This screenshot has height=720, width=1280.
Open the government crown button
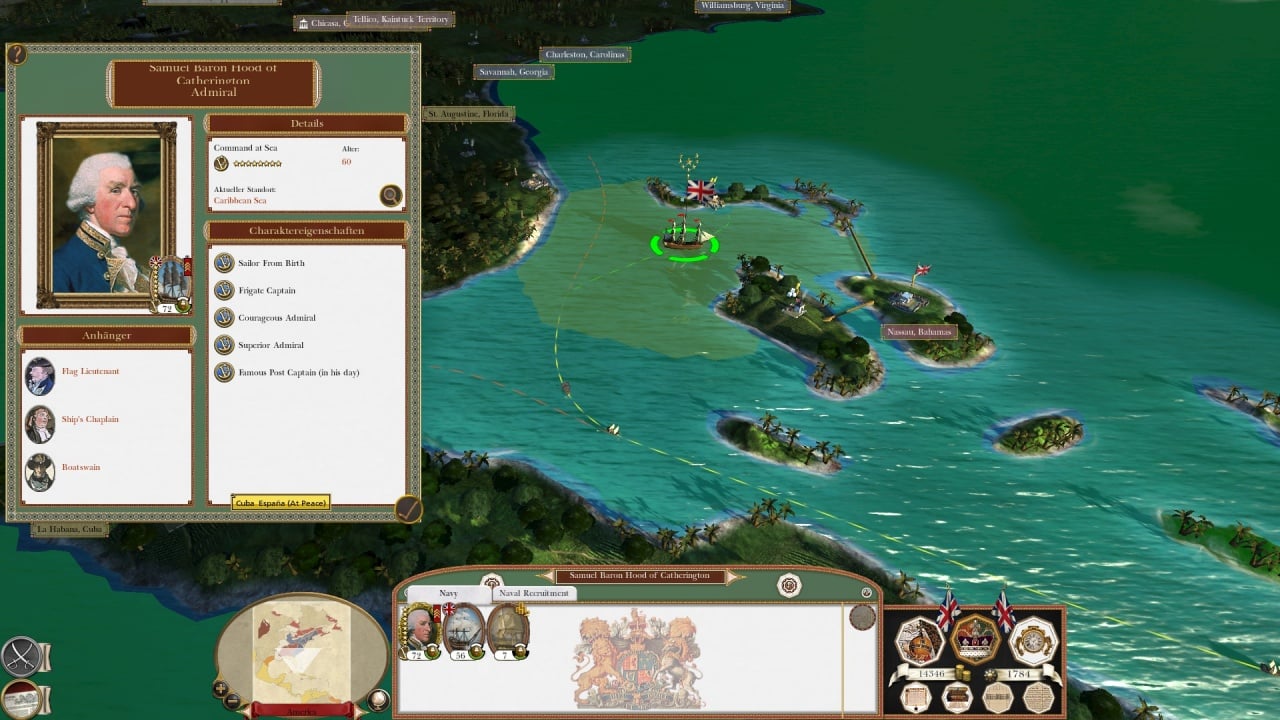[975, 638]
